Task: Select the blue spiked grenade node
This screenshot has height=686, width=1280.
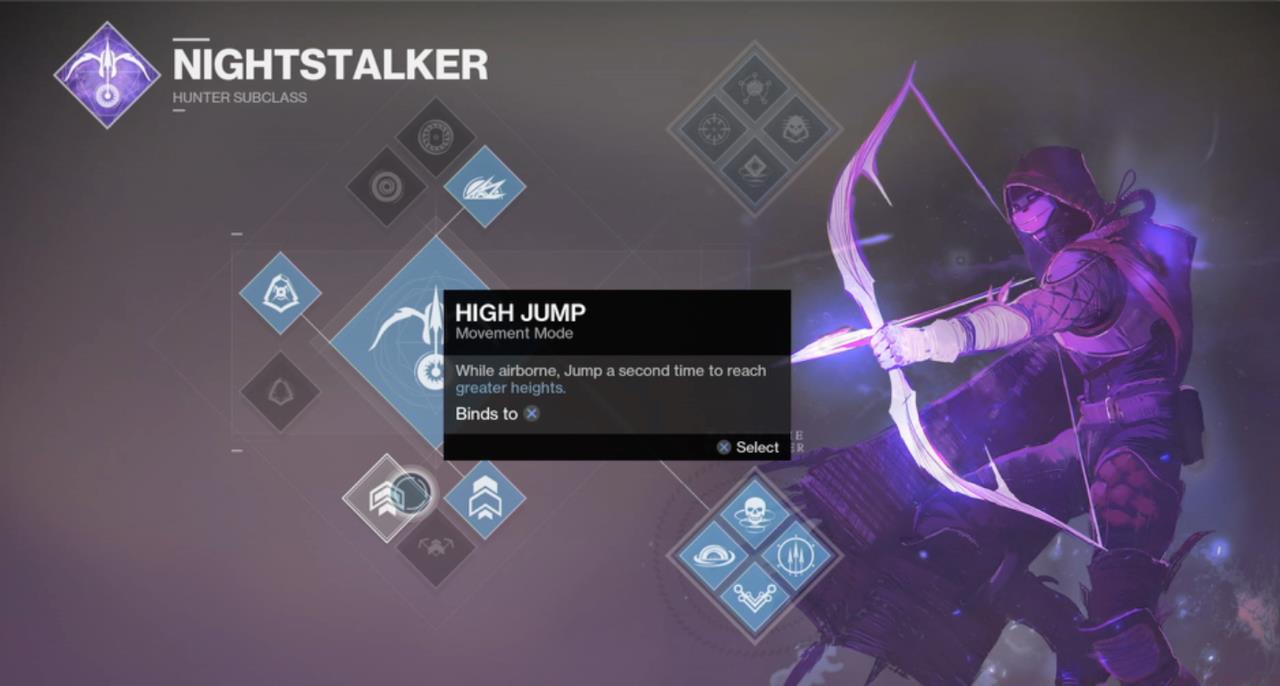Action: pyautogui.click(x=485, y=186)
